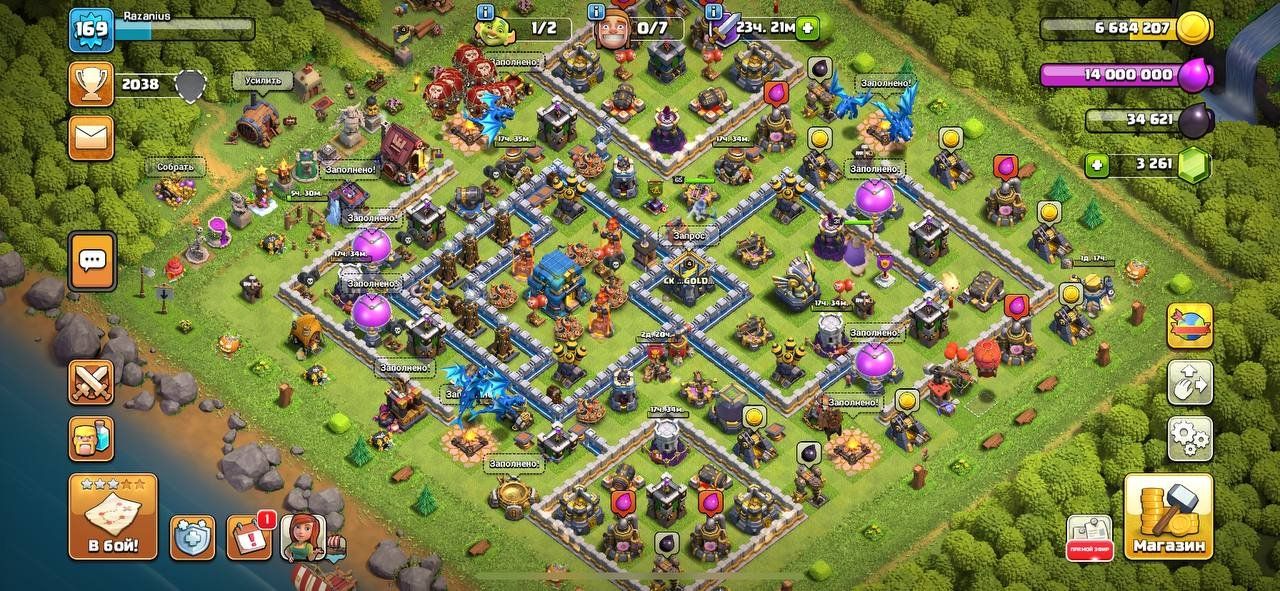The width and height of the screenshot is (1280, 591).
Task: Open the chat speech bubble panel
Action: tap(92, 261)
